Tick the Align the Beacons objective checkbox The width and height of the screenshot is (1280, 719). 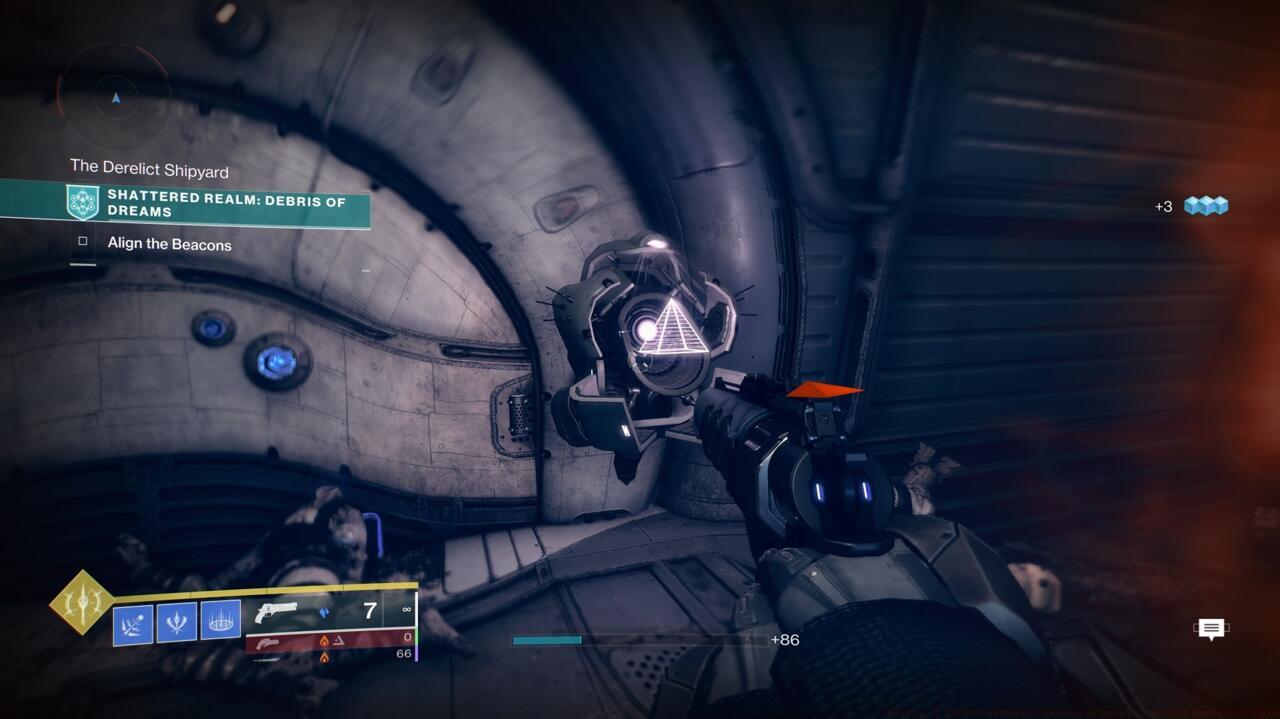(83, 242)
